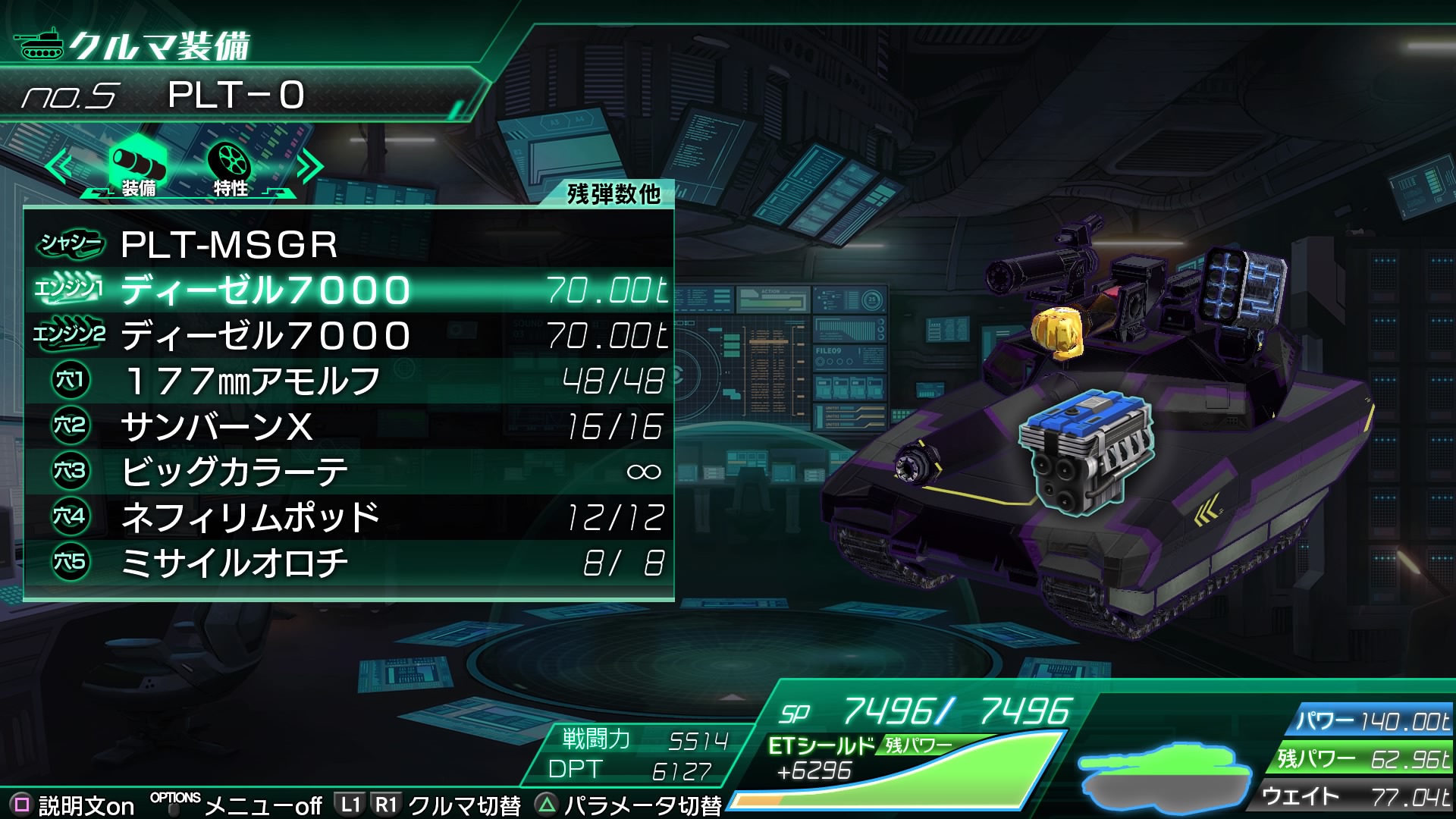Select the ビッグカラーテ weapon slot
Screen dimensions: 1456x819
[349, 472]
